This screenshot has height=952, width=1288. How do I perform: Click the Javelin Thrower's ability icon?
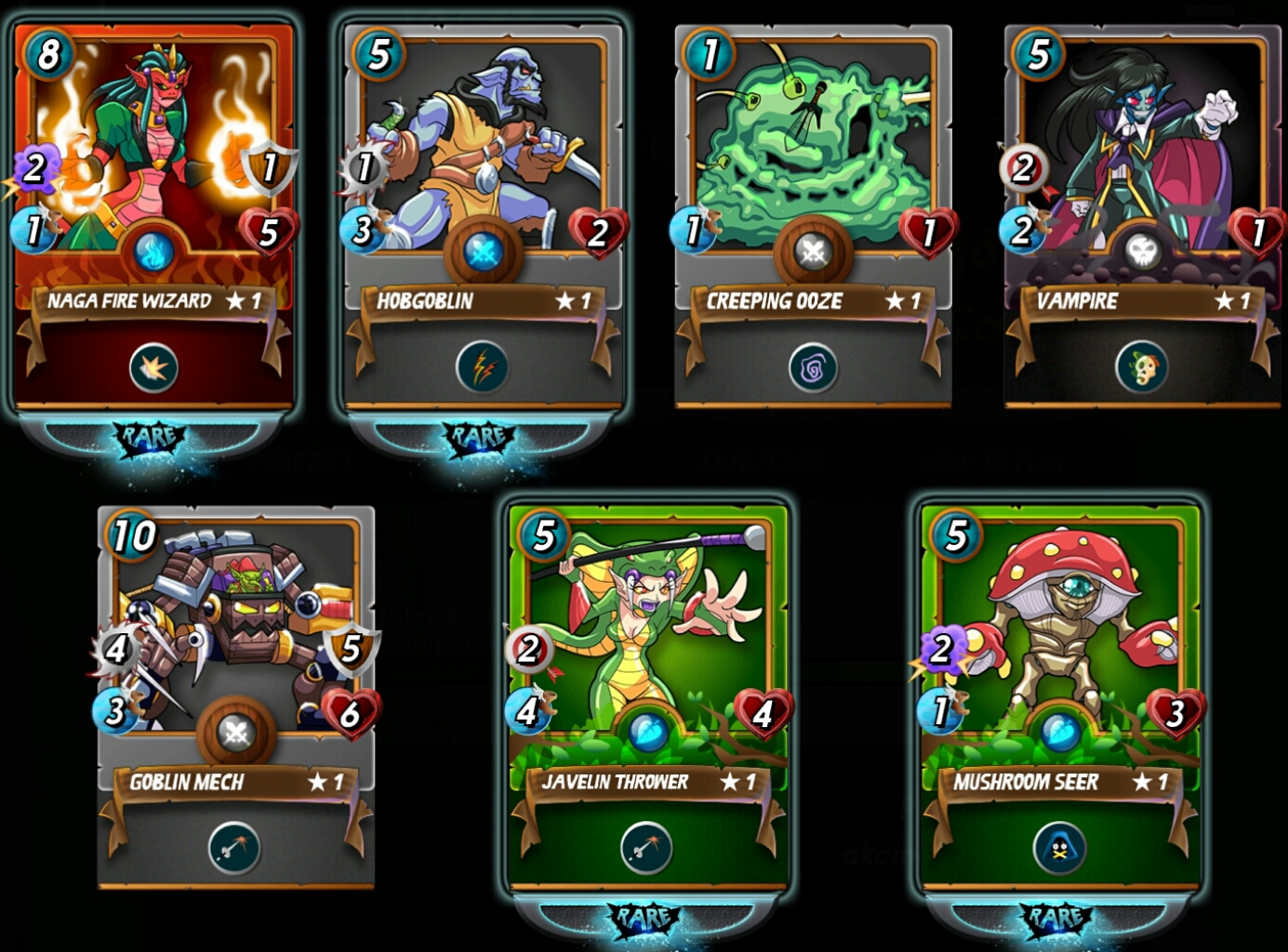click(646, 848)
